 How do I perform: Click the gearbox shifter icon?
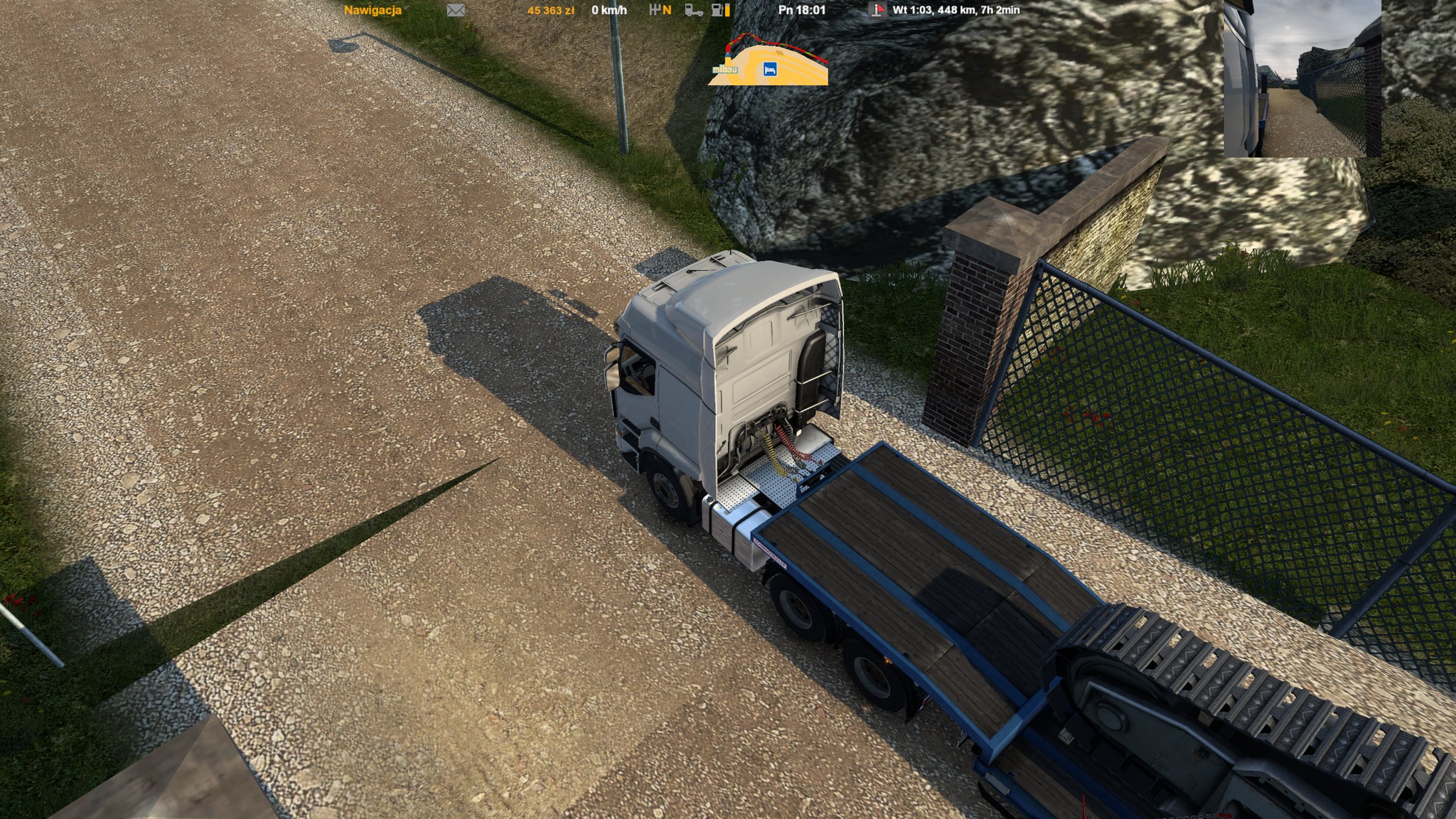[655, 10]
